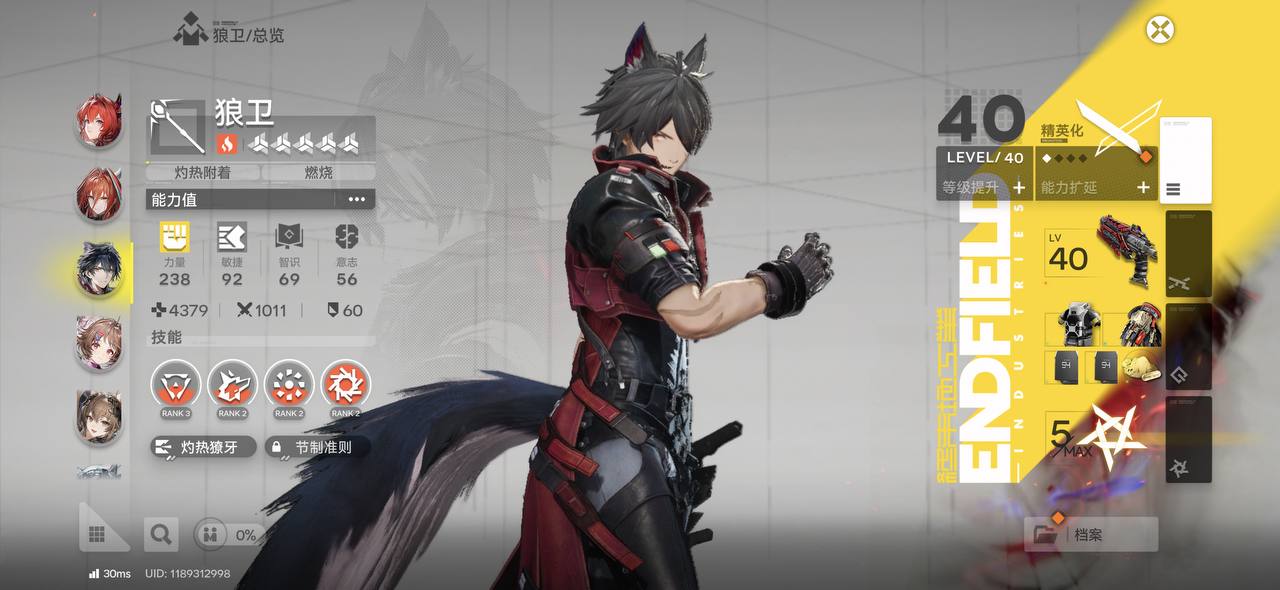Open the 等级提升 level-up option
Viewport: 1280px width, 590px height.
click(x=985, y=187)
